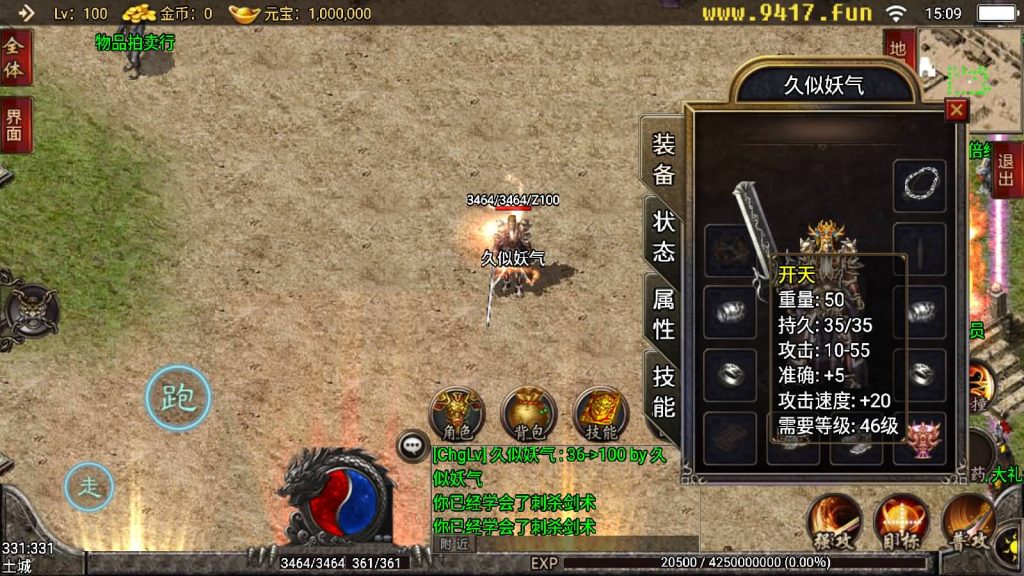Open the 属性 attributes tab
The width and height of the screenshot is (1024, 576).
pos(664,313)
